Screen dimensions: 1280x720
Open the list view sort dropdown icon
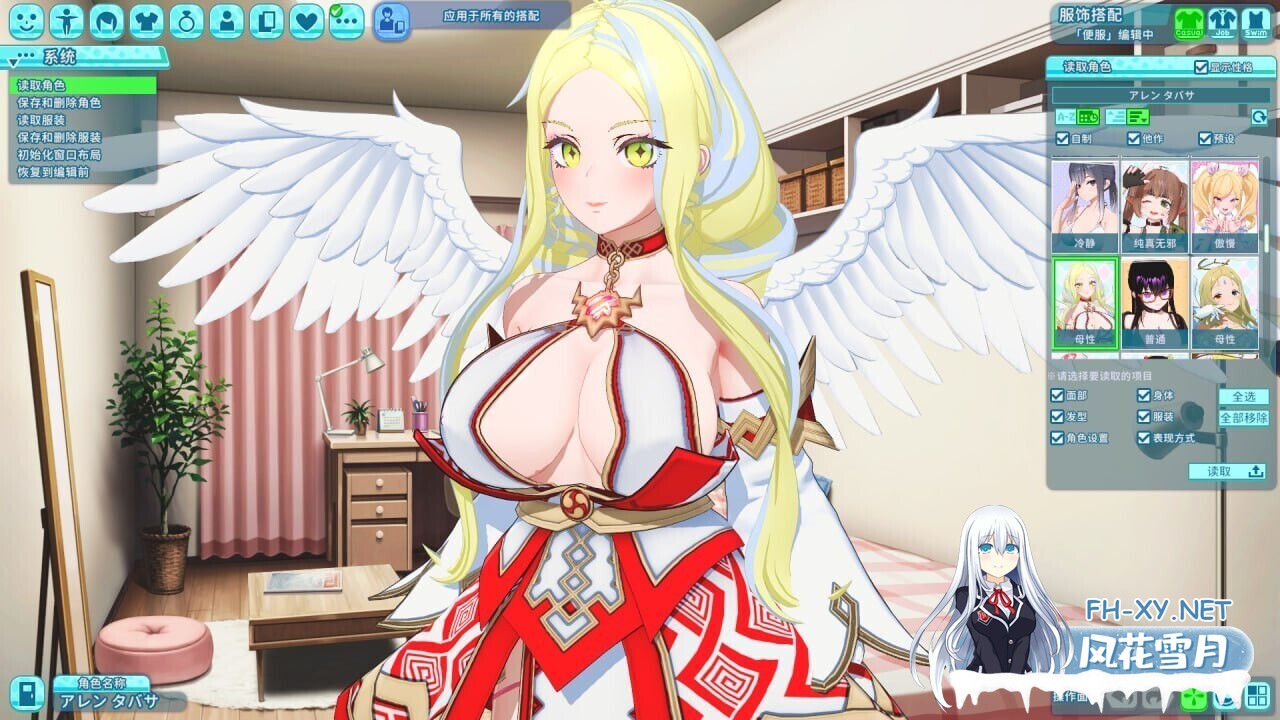coord(1136,117)
